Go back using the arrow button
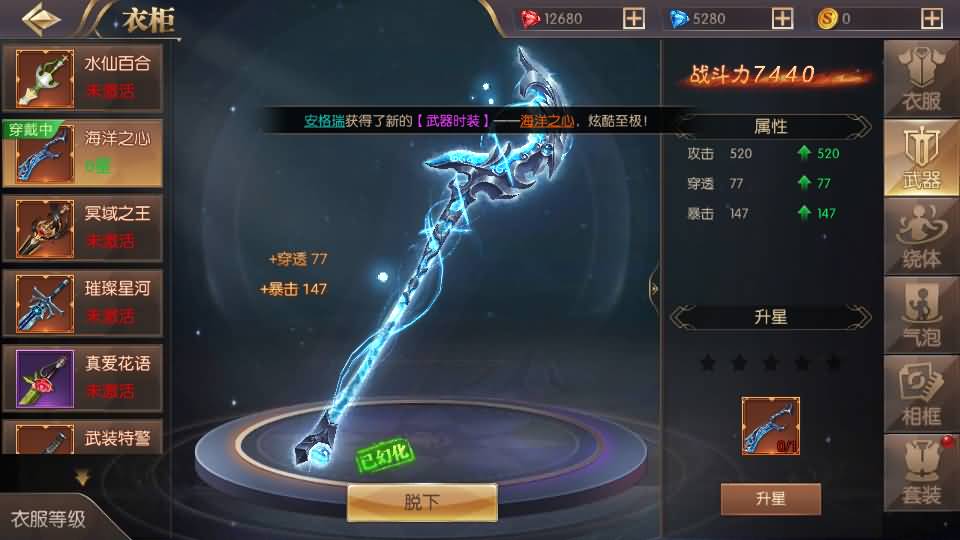The width and height of the screenshot is (960, 540). (40, 18)
